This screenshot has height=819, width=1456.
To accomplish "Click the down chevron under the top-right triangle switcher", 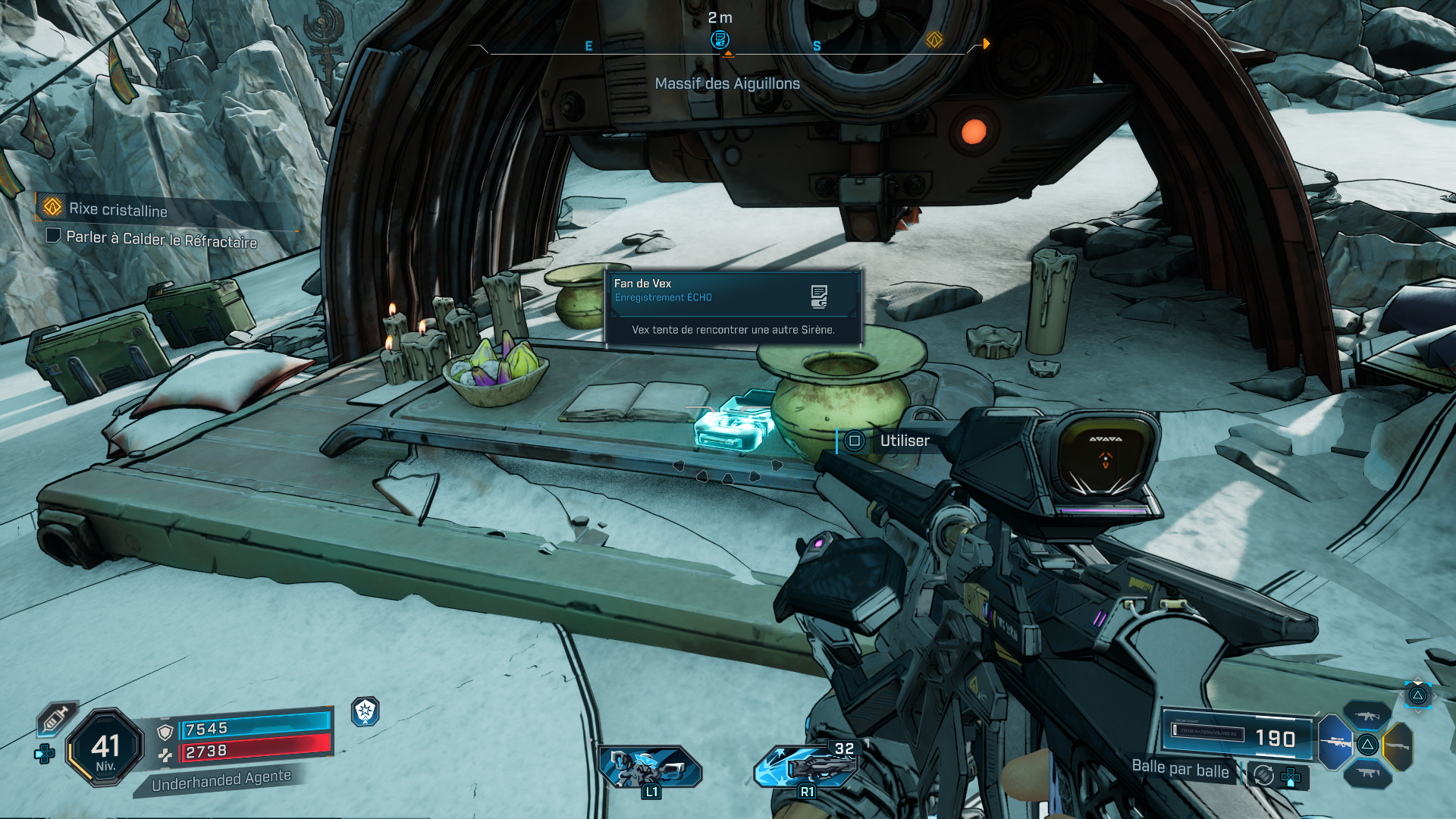I will tap(1418, 711).
